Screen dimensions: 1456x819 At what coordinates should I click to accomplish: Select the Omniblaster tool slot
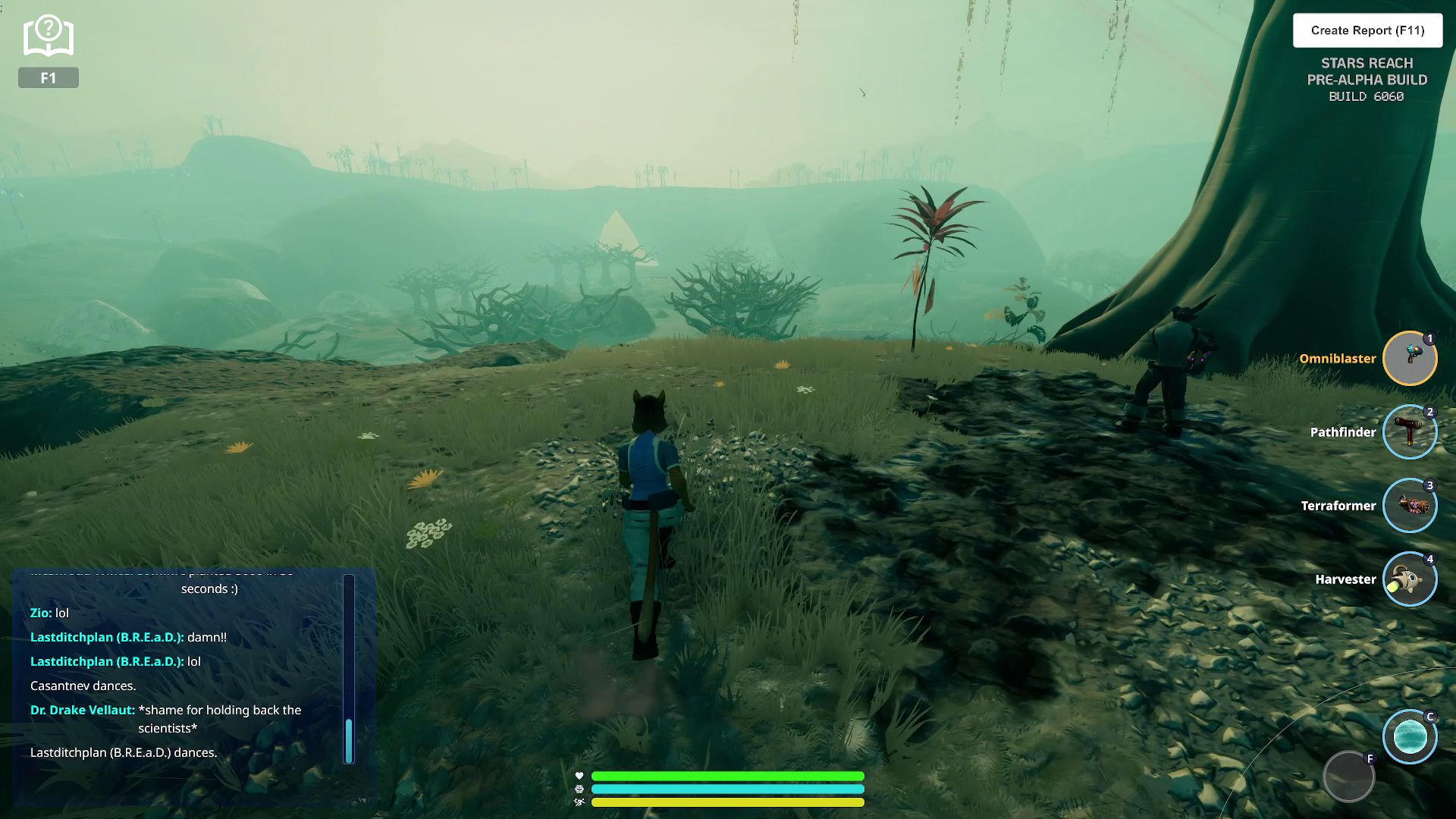1410,359
